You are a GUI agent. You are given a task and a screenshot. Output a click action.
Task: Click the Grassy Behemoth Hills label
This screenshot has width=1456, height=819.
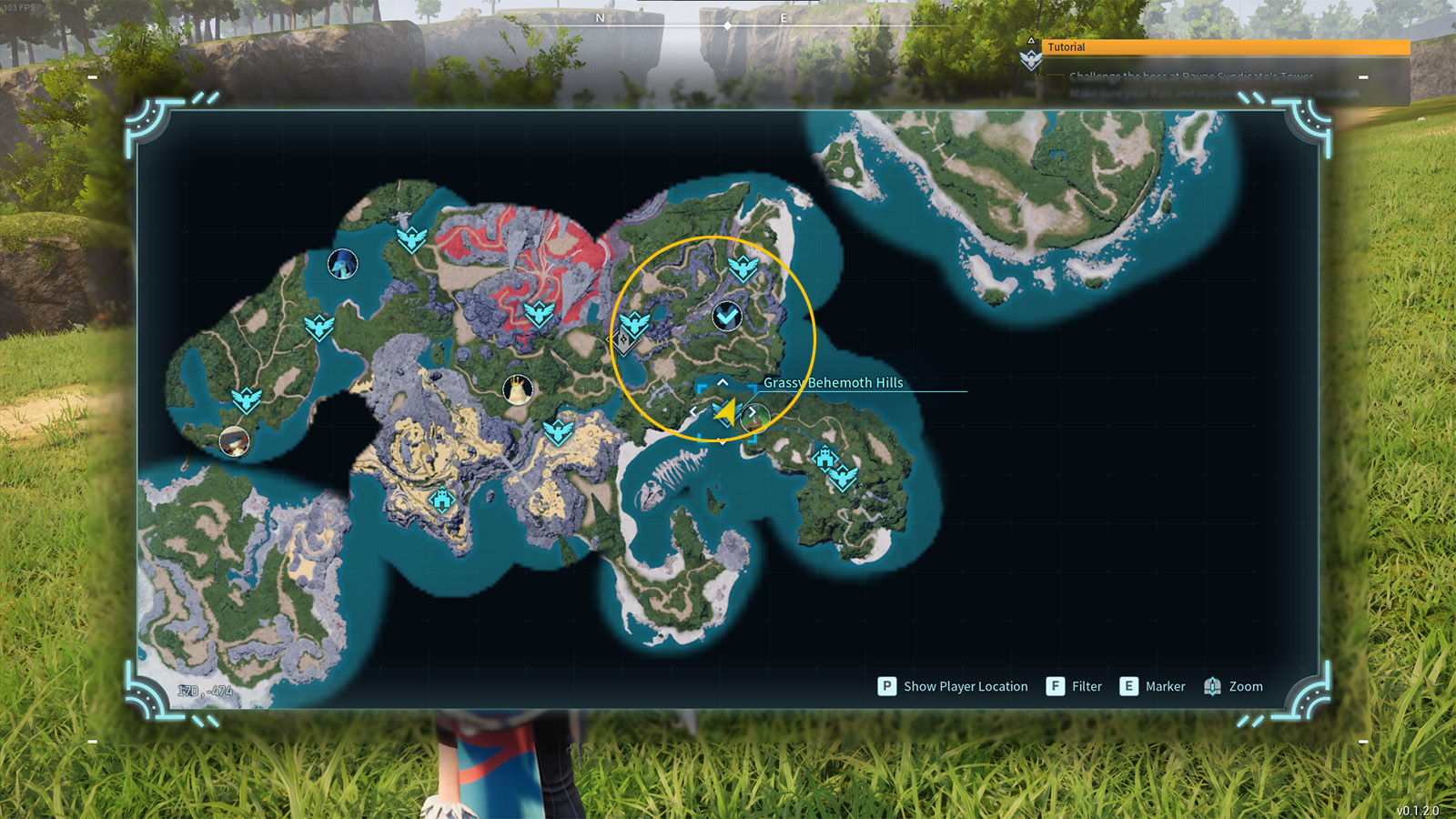831,383
